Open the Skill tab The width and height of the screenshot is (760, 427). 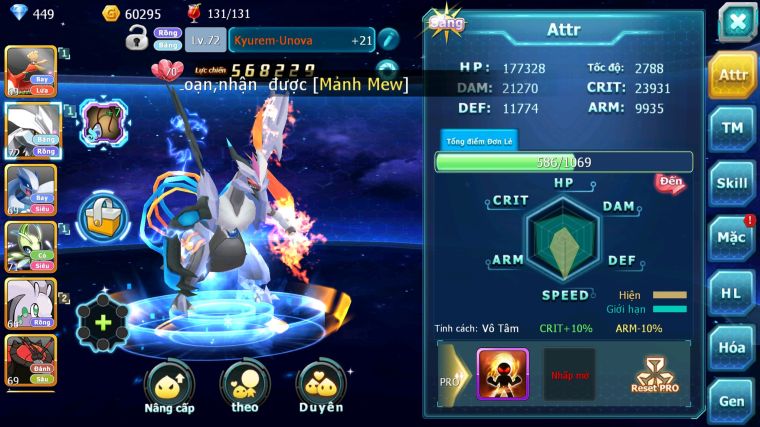coord(732,183)
